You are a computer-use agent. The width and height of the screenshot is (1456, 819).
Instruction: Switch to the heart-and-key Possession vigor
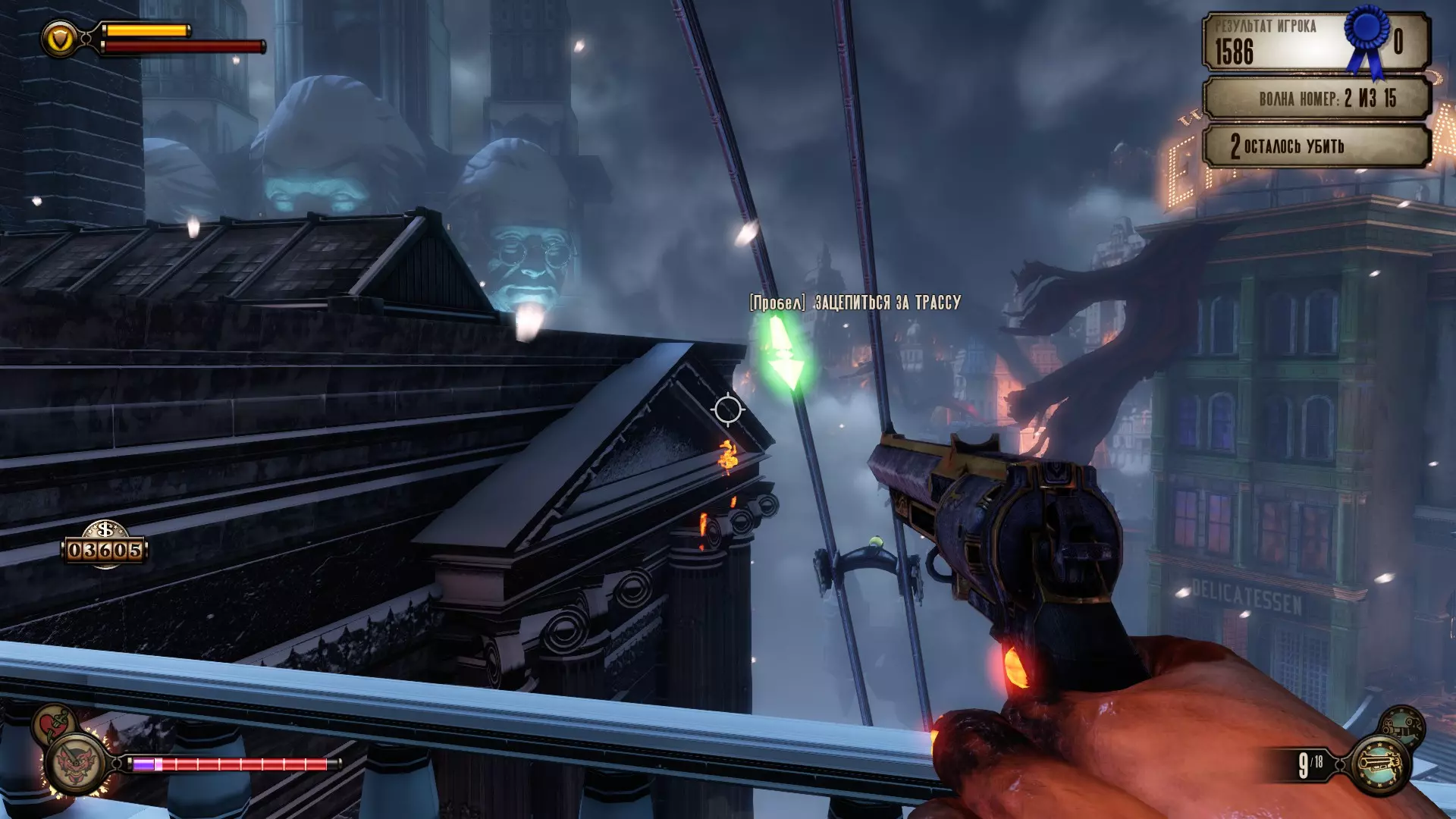tap(53, 723)
